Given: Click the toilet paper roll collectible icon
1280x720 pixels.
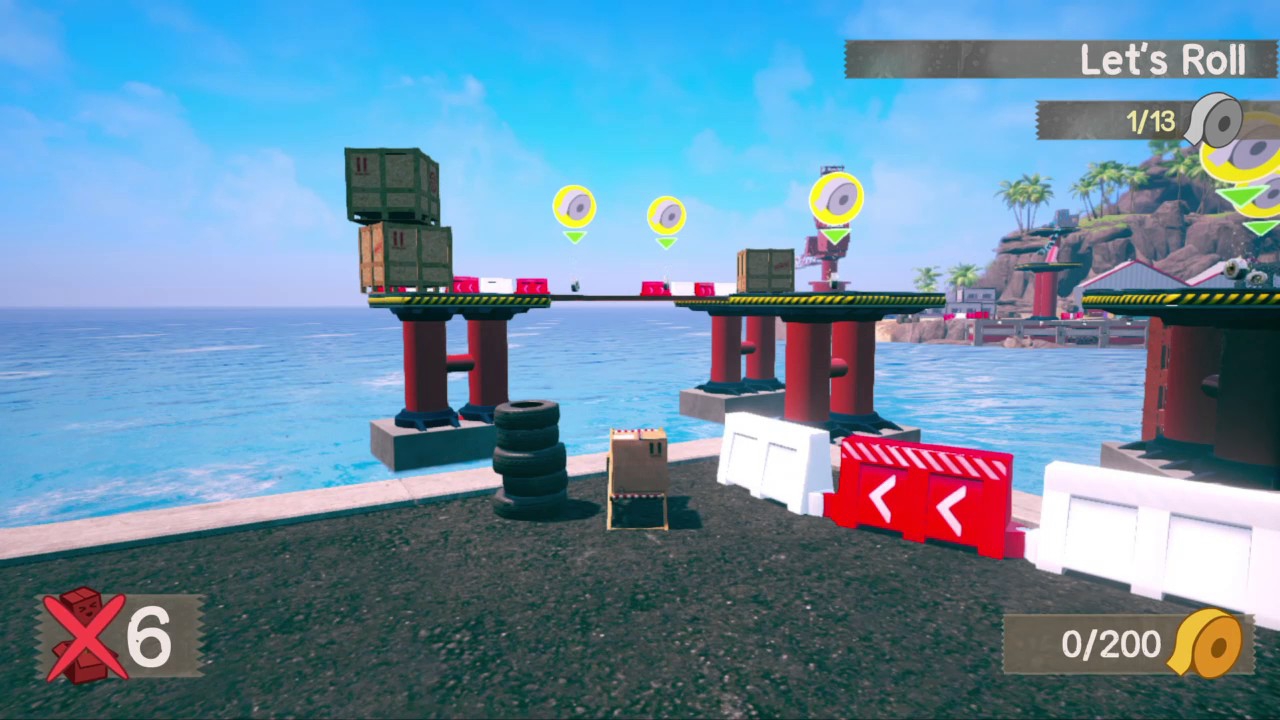Looking at the screenshot, I should click(1213, 121).
